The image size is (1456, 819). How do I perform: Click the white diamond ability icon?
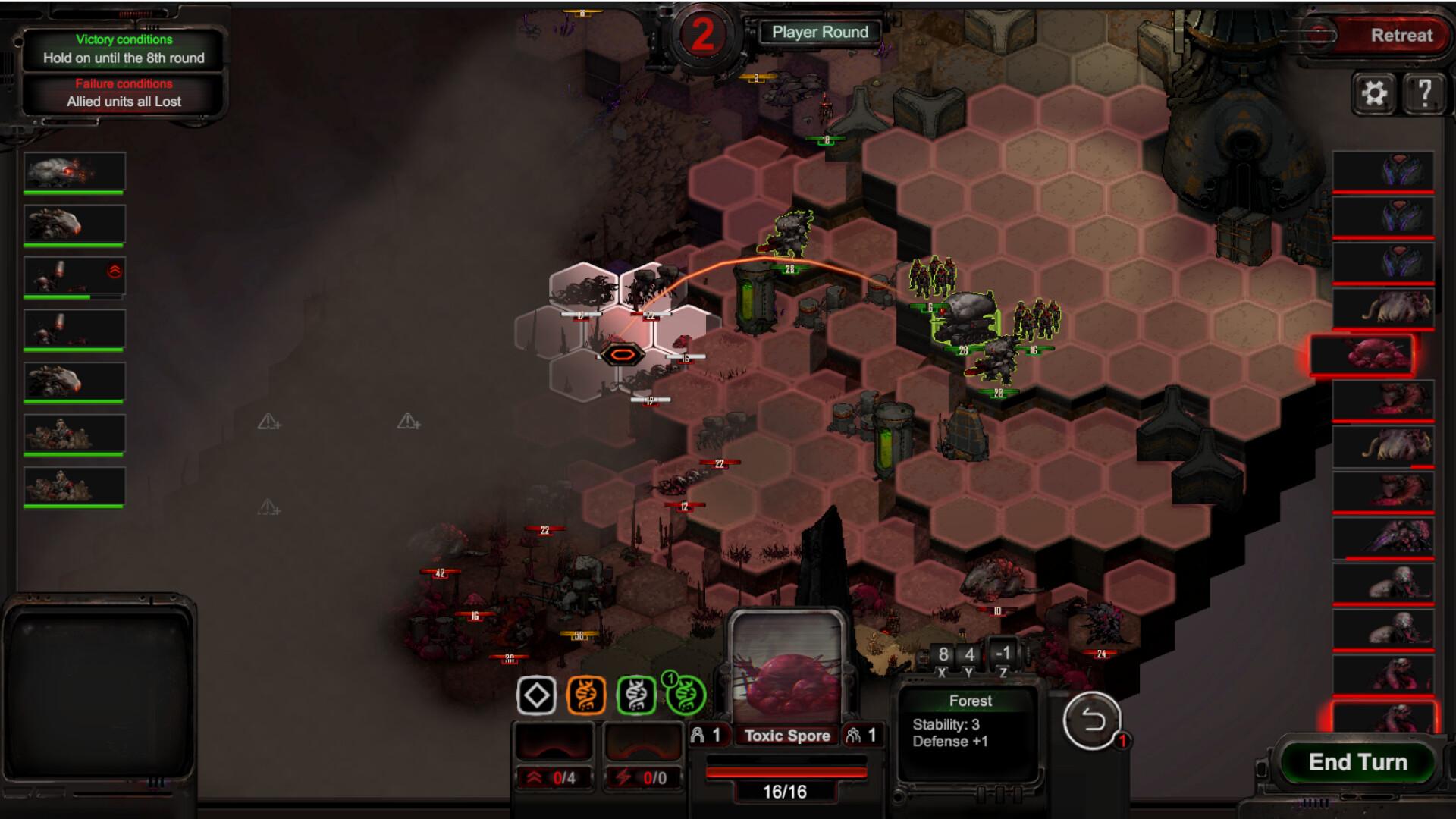[x=536, y=695]
